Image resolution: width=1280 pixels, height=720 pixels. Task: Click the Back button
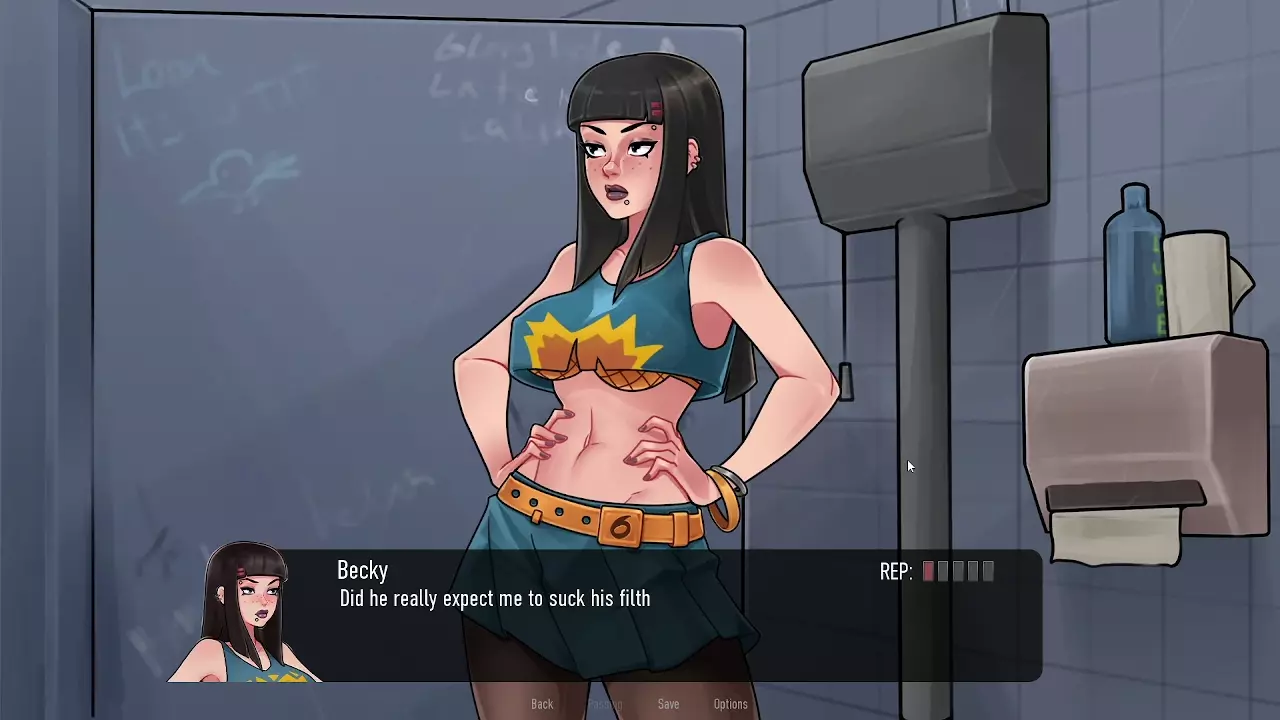coord(542,704)
